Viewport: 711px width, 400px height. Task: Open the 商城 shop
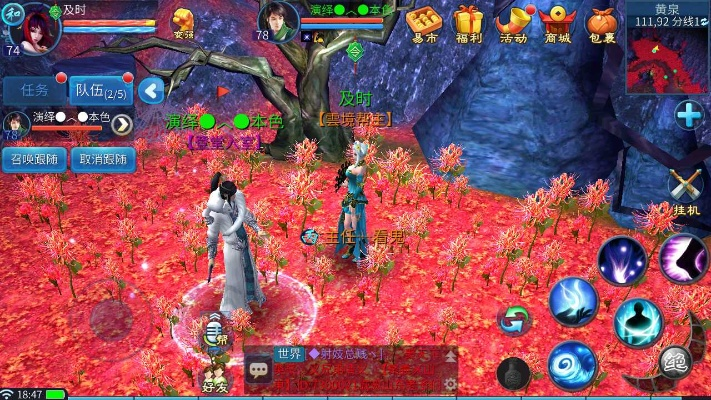(557, 23)
